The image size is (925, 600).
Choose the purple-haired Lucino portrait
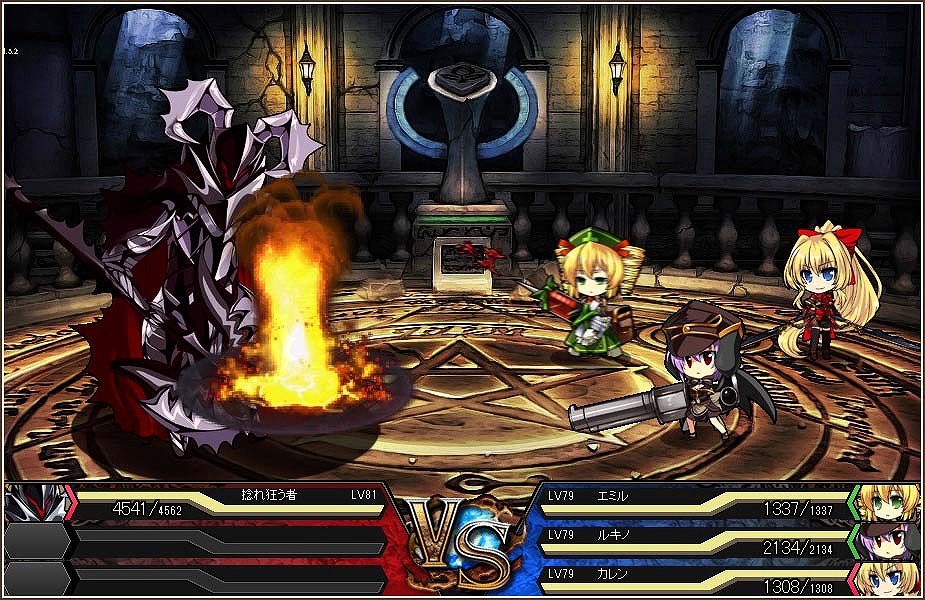point(886,541)
